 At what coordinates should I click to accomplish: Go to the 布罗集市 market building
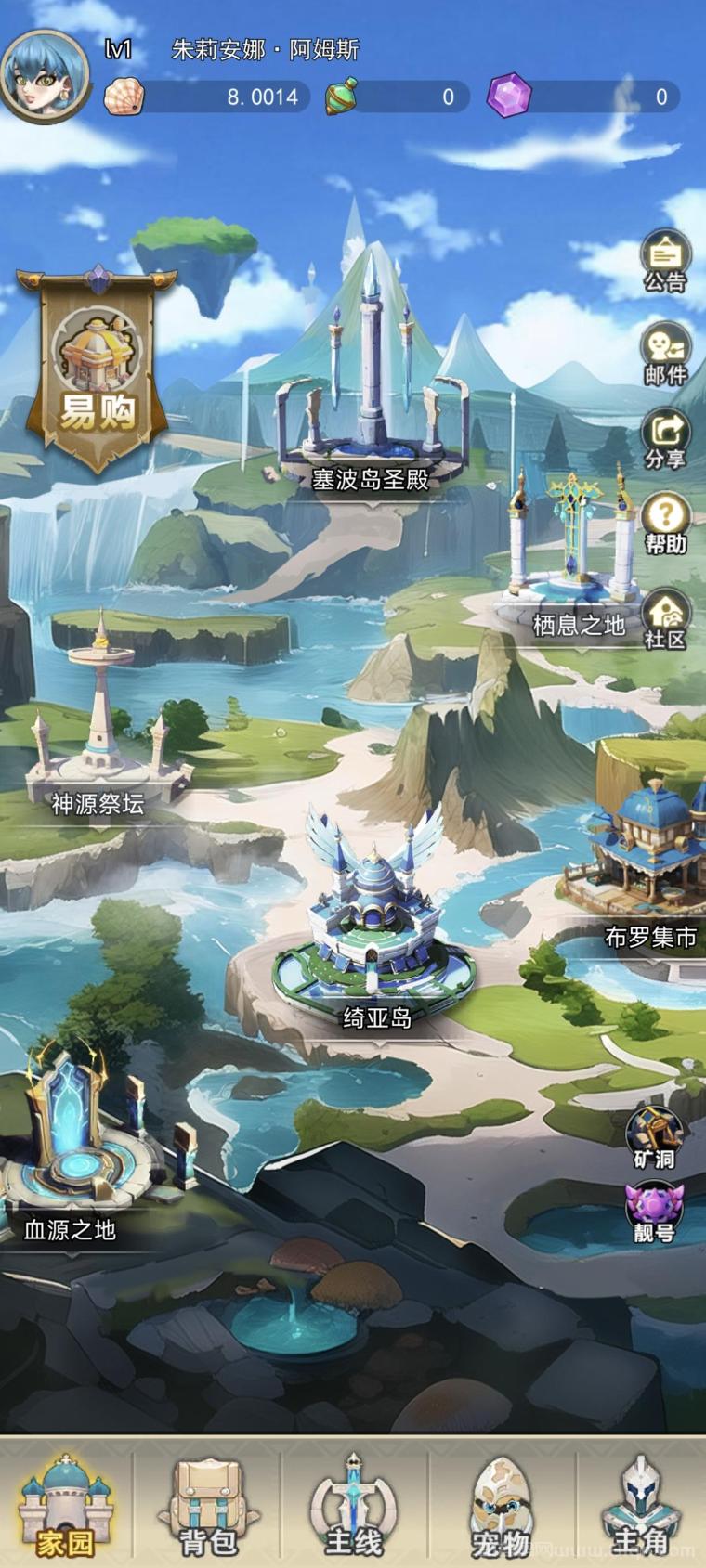646,863
